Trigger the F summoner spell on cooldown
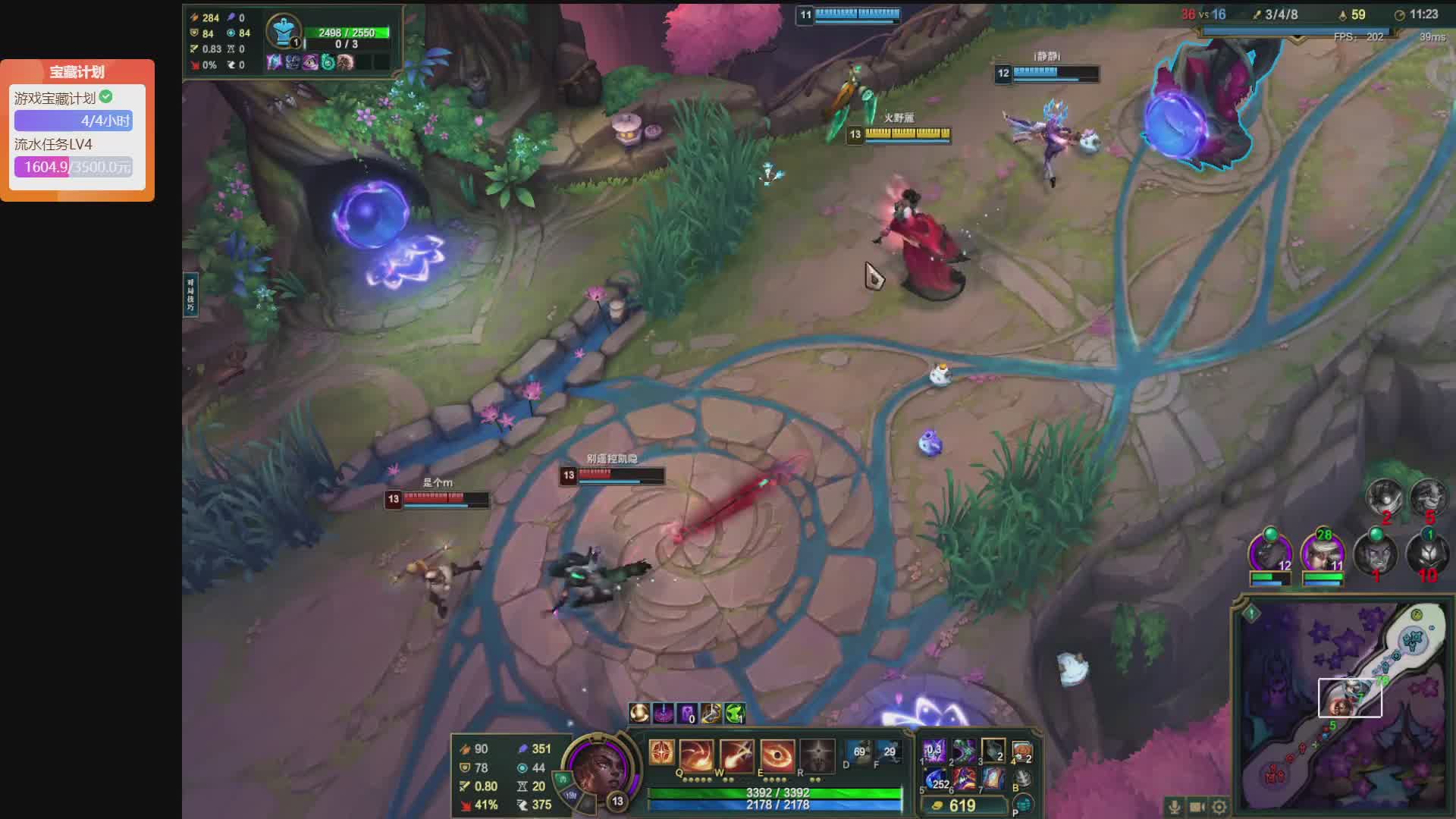1456x819 pixels. (889, 752)
